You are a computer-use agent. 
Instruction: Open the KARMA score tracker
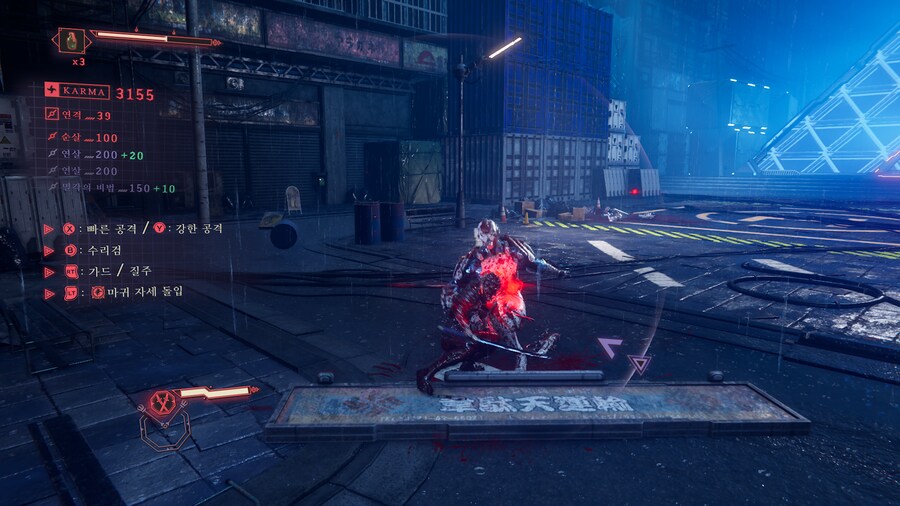click(100, 94)
